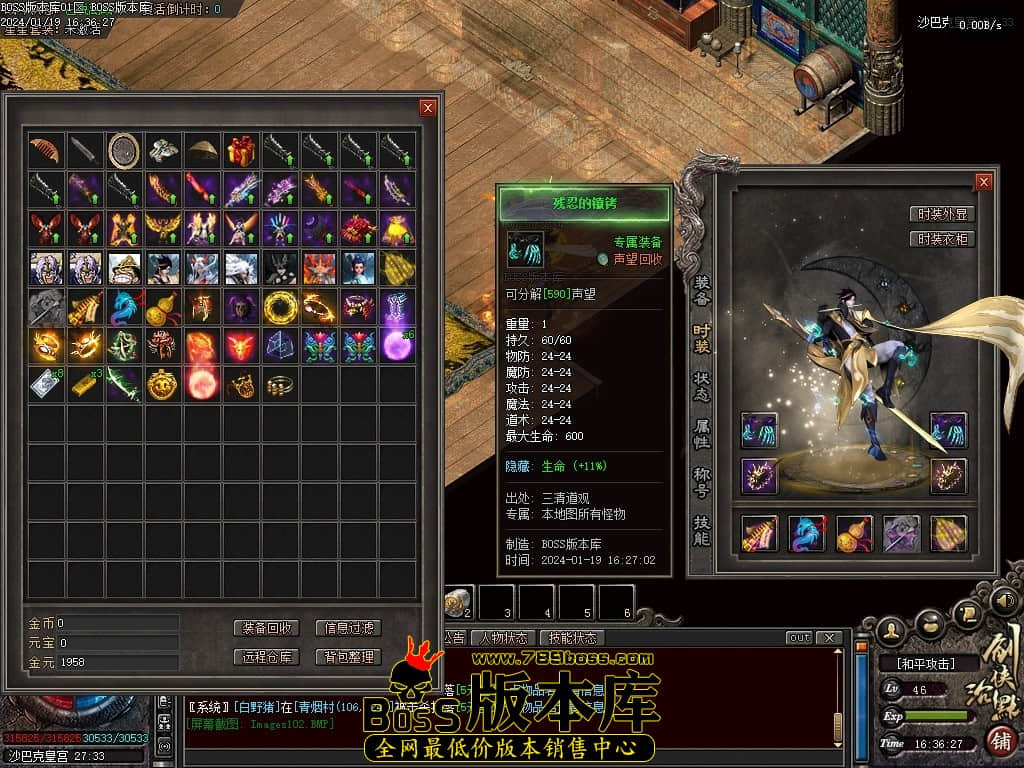Toggle the 和平攻击 attack mode button
Viewport: 1024px width, 768px height.
point(925,663)
